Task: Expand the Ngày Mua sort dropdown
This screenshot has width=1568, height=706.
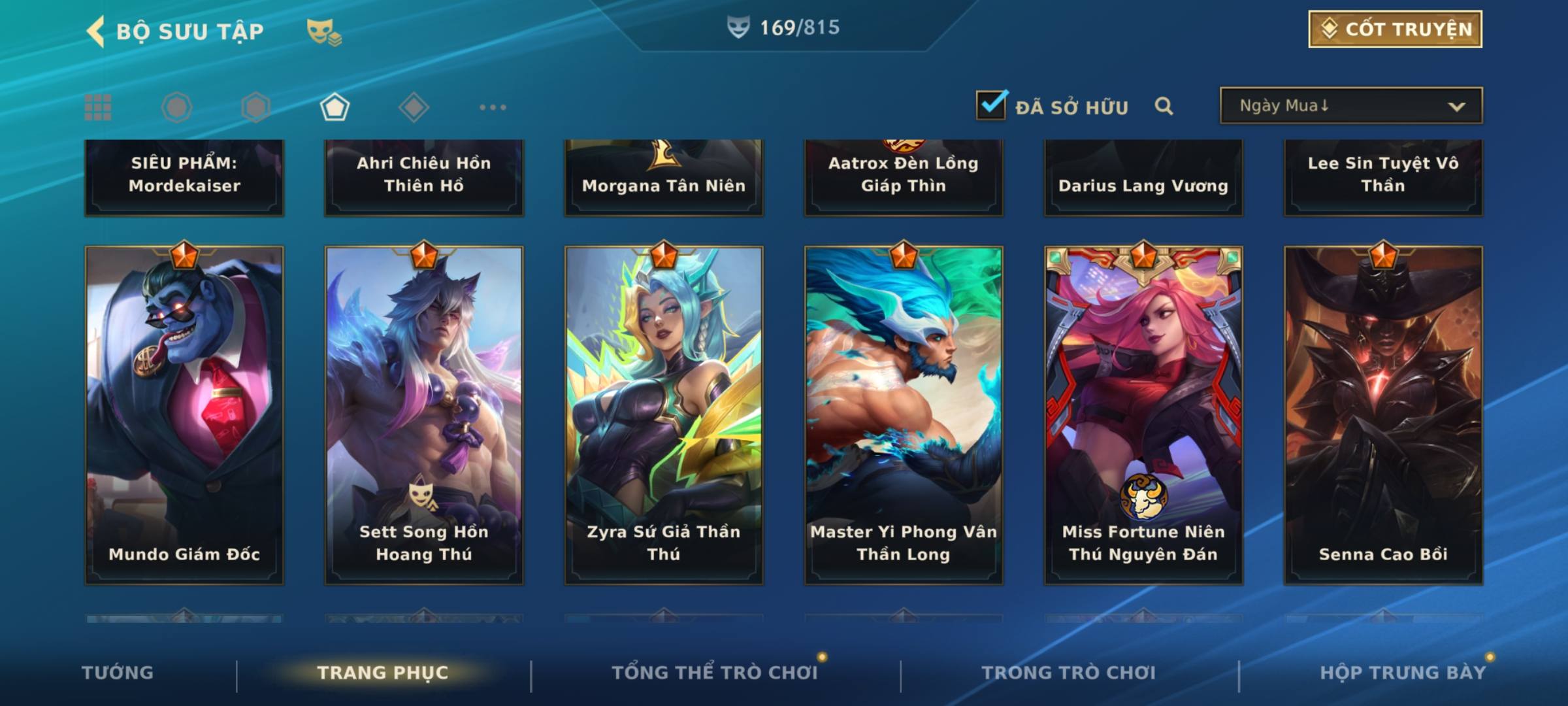Action: point(1350,106)
